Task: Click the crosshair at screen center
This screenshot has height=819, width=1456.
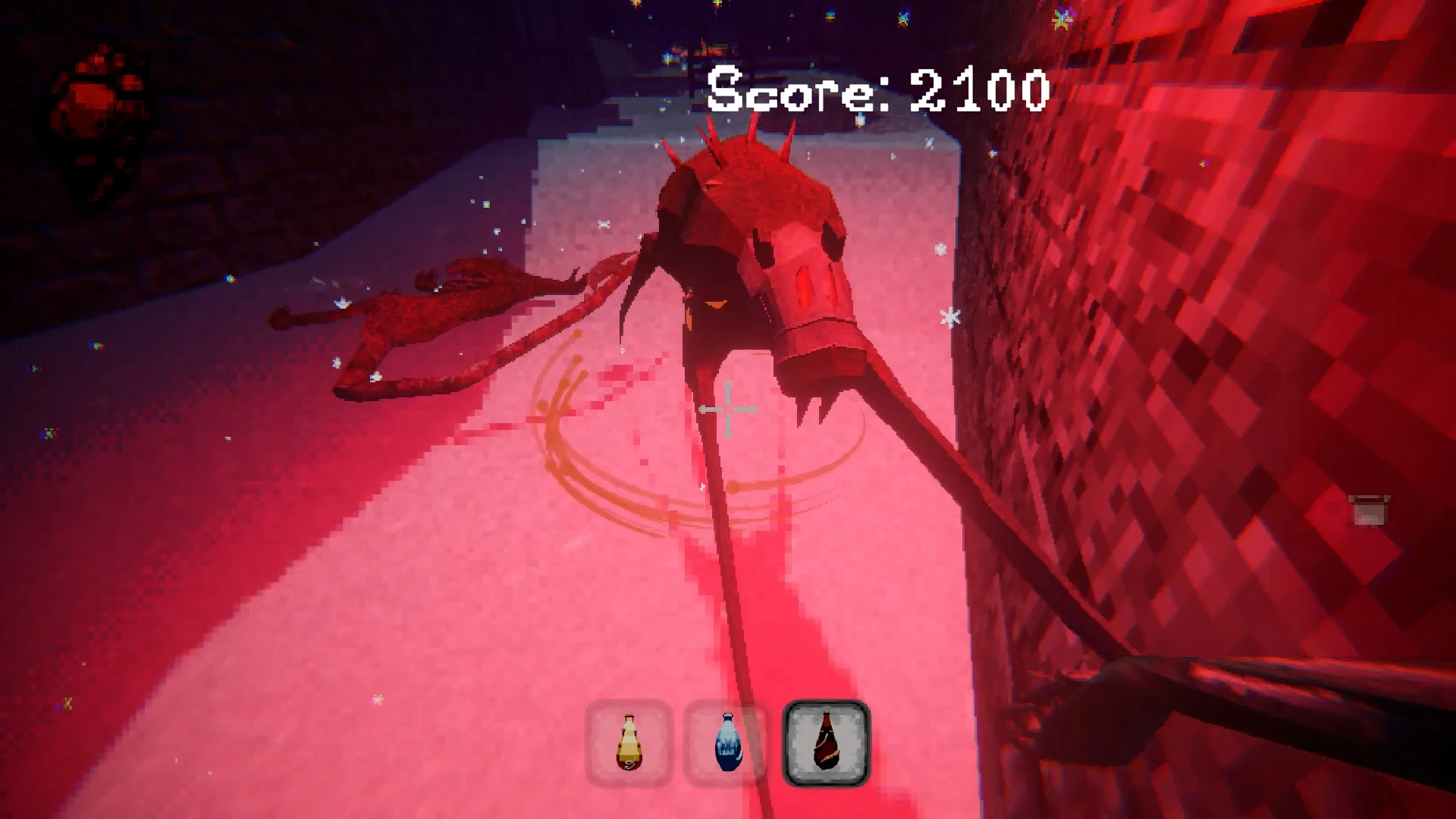Action: point(728,409)
